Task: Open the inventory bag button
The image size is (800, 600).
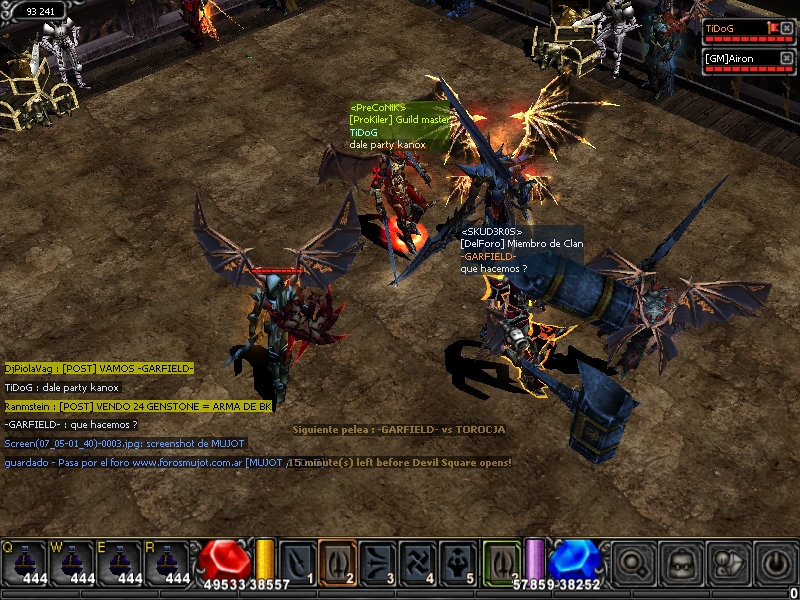Action: tap(727, 562)
